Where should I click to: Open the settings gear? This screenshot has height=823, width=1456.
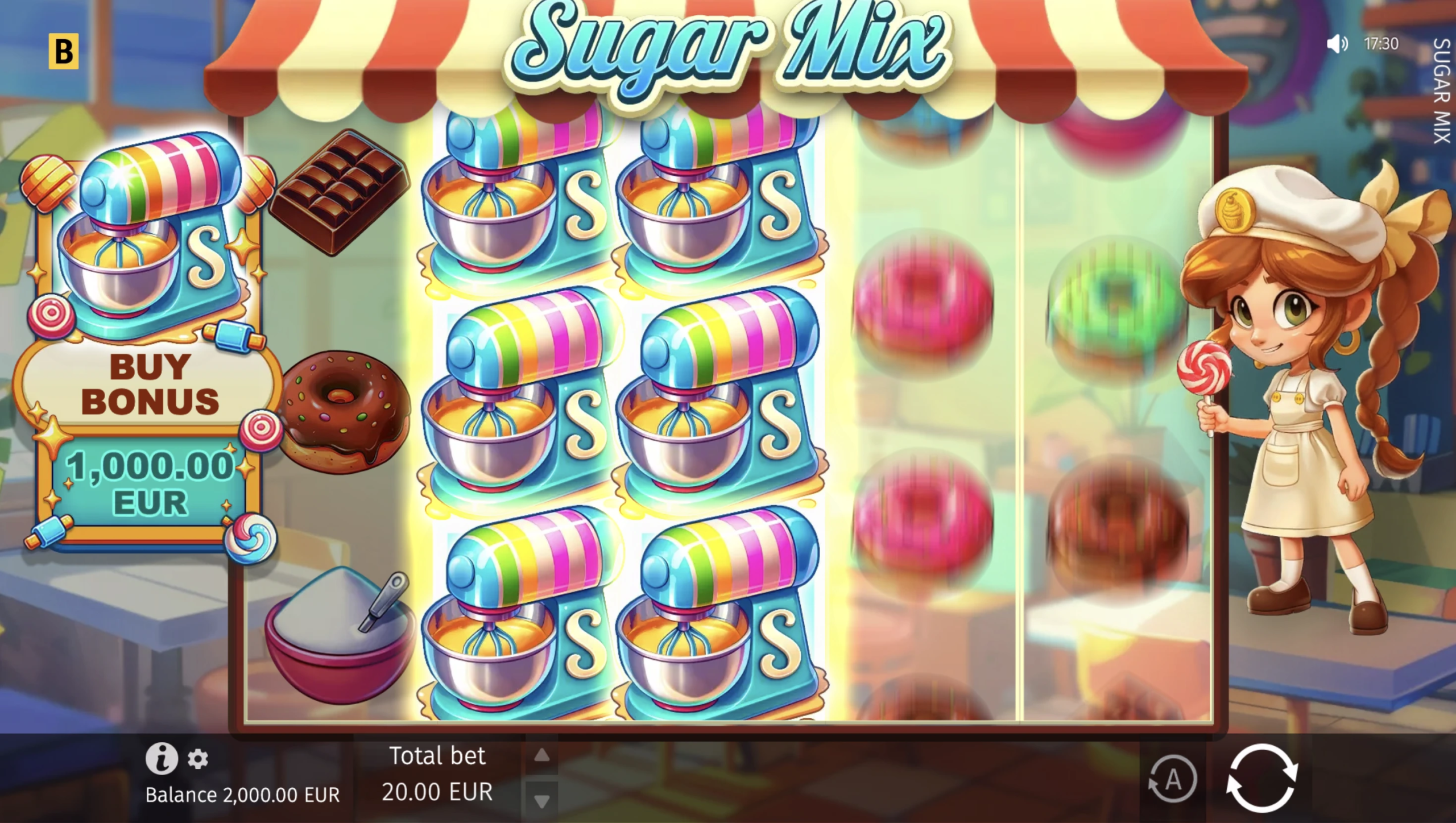click(x=198, y=759)
